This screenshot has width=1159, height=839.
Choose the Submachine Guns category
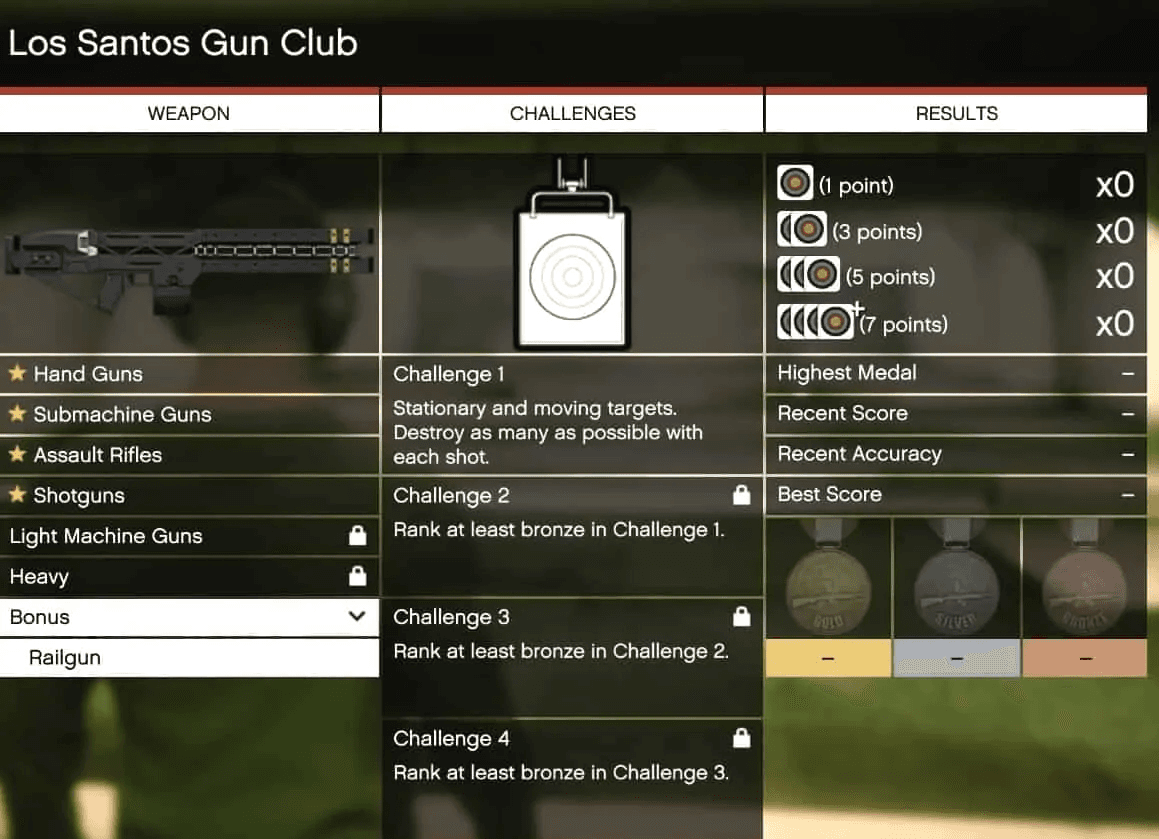click(x=189, y=415)
